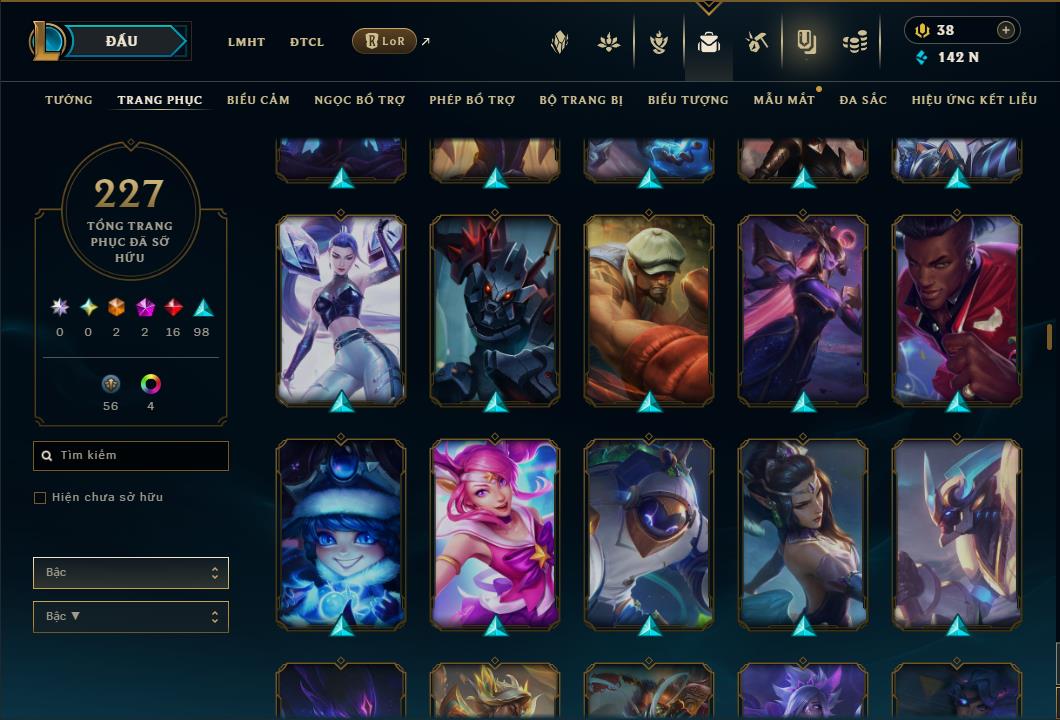Open the backpack collection icon
Image resolution: width=1060 pixels, height=720 pixels.
[709, 42]
